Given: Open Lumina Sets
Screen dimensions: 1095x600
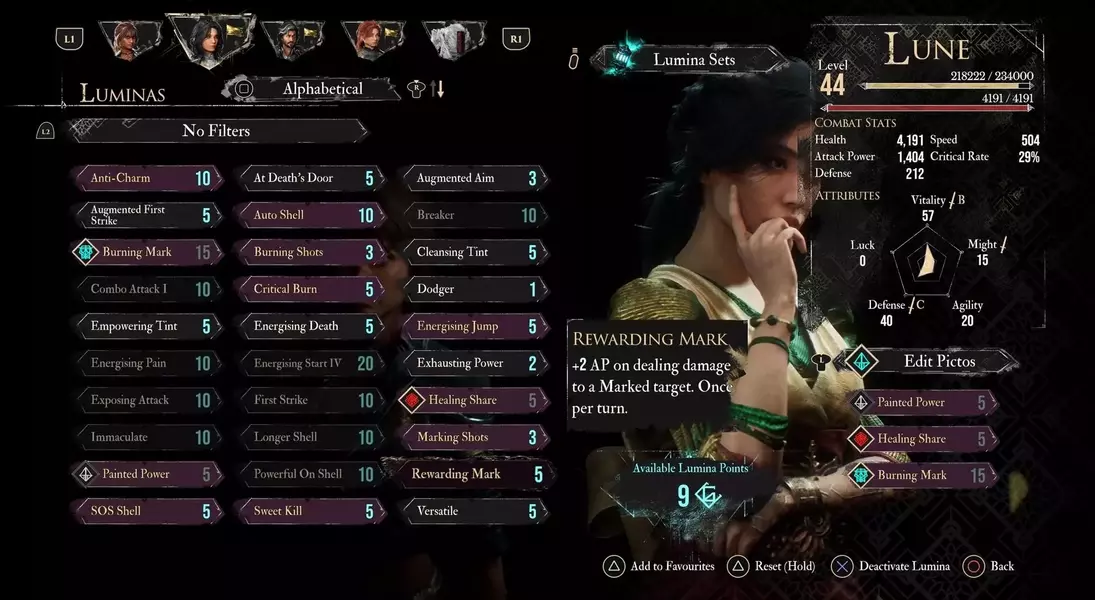Looking at the screenshot, I should (x=694, y=60).
